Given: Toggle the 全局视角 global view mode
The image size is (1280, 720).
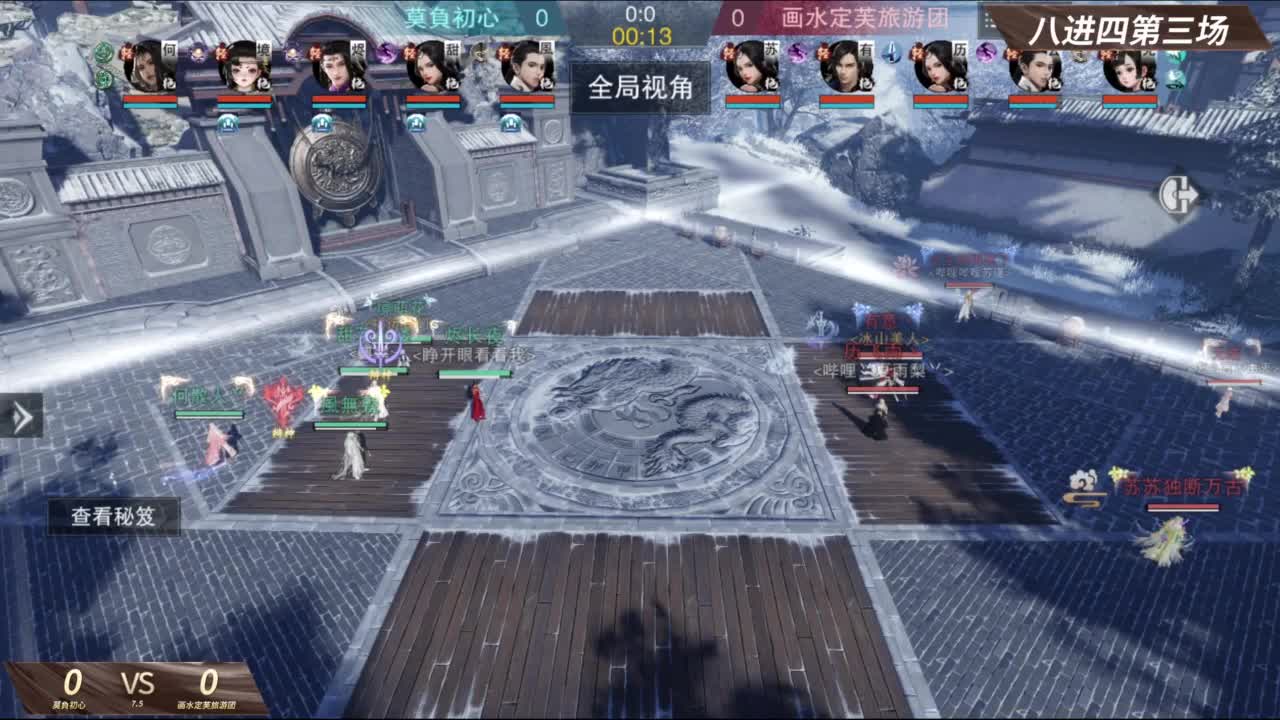Looking at the screenshot, I should click(640, 88).
